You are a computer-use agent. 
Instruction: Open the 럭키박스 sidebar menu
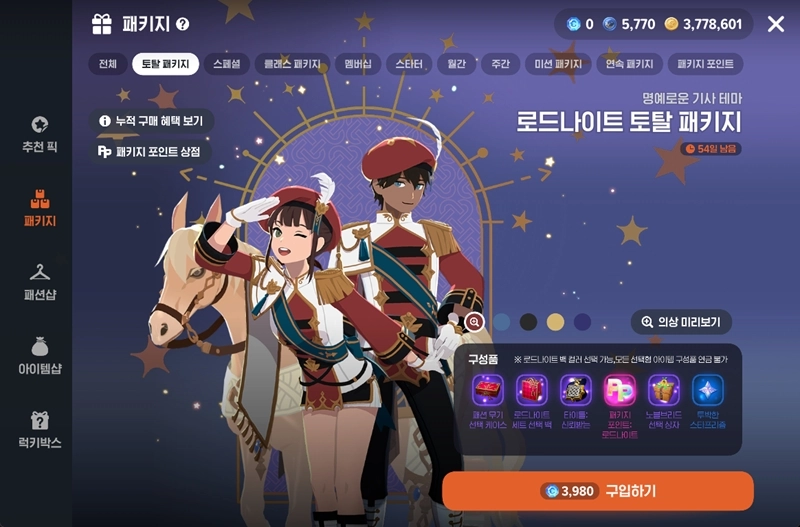tap(39, 430)
